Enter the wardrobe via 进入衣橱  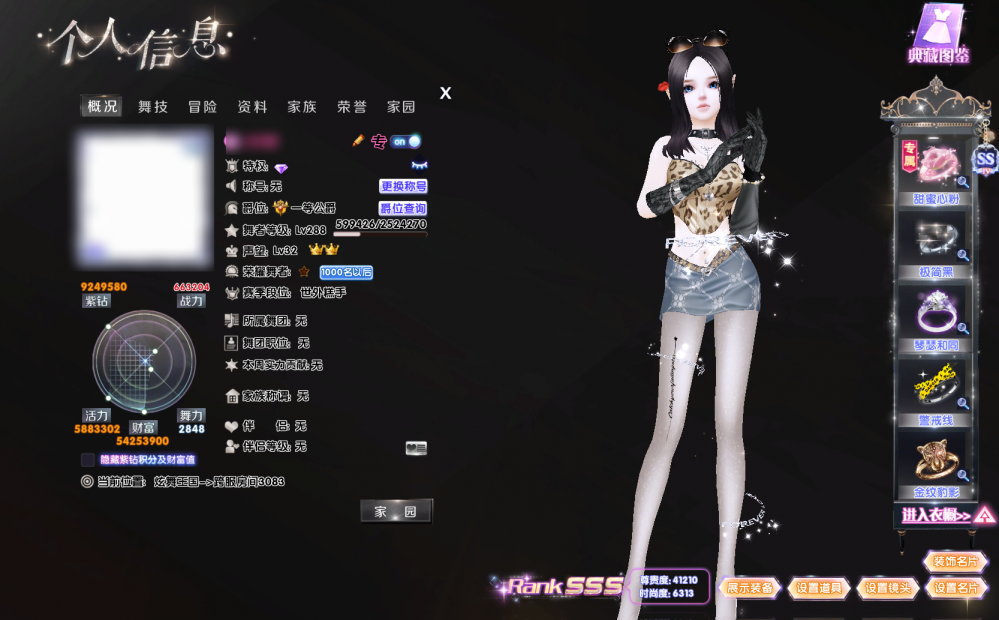pos(944,516)
